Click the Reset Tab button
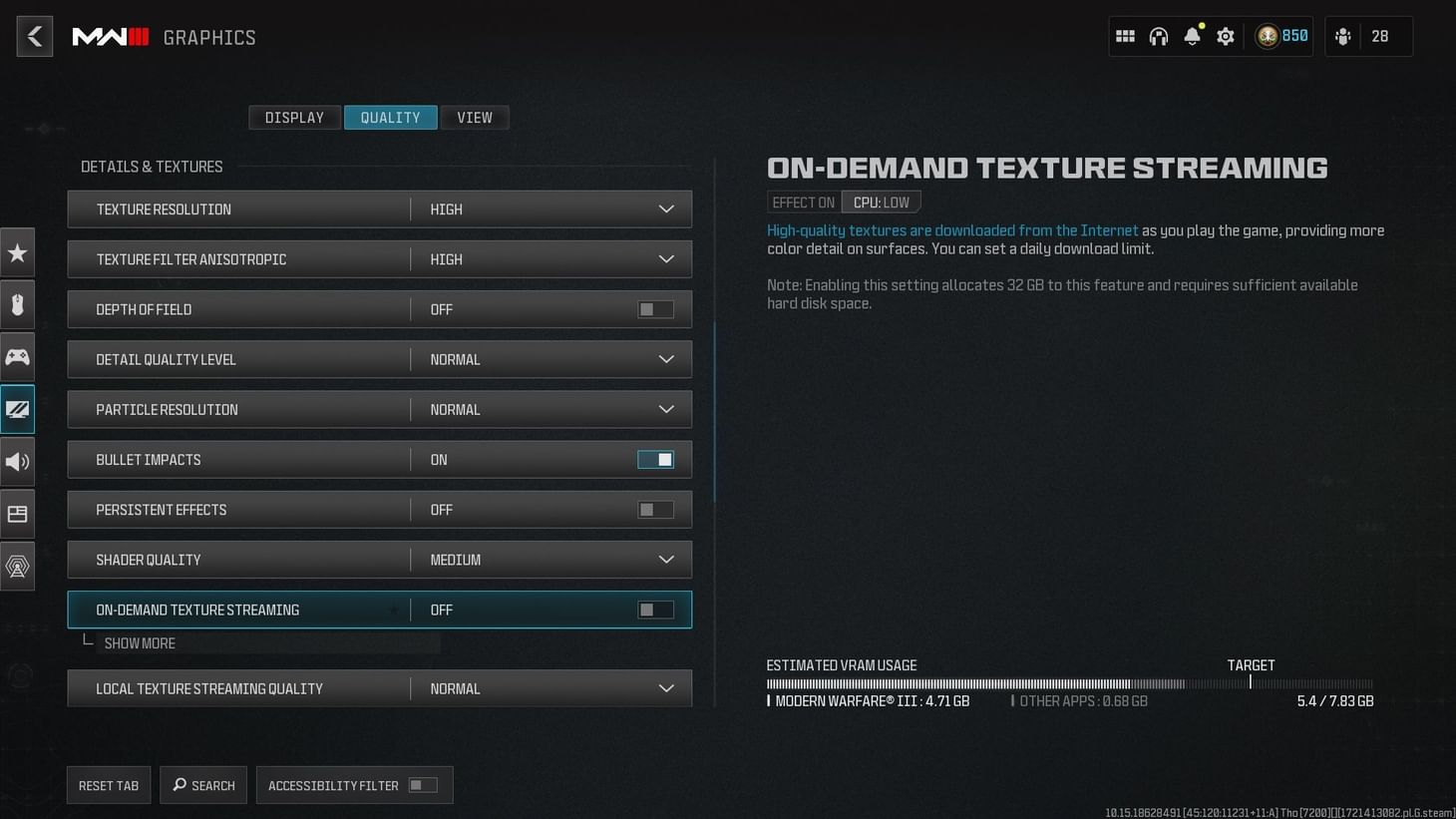The image size is (1456, 819). [108, 785]
